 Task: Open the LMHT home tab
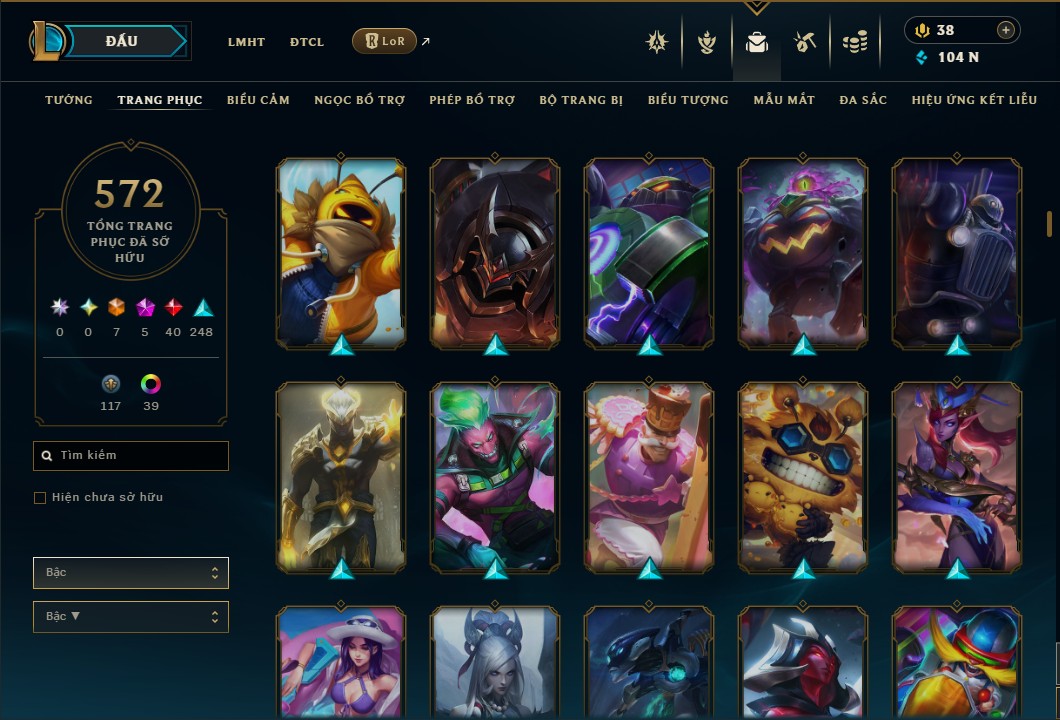[246, 42]
